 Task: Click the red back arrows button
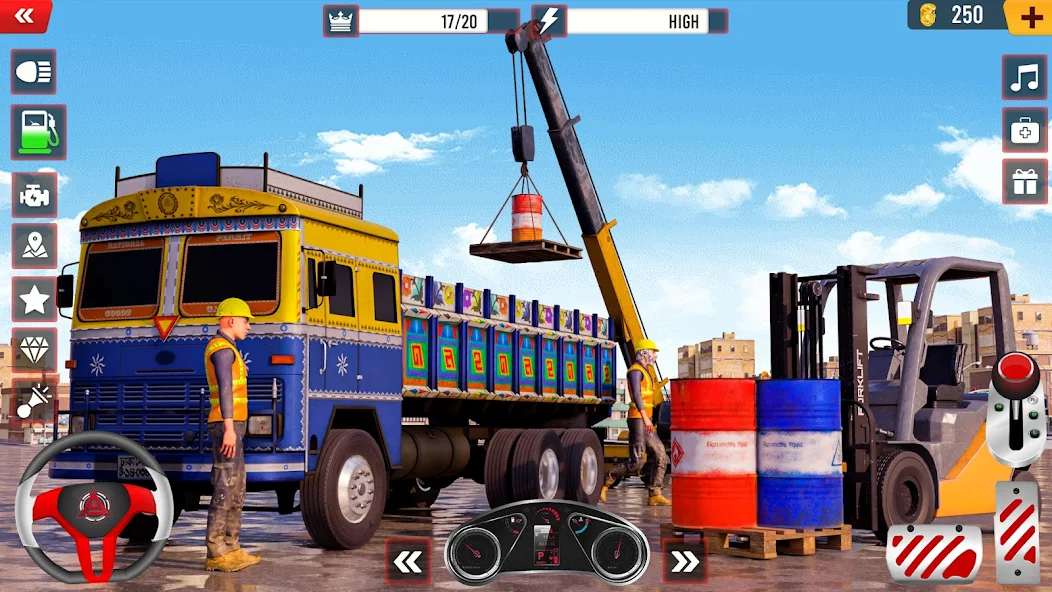(25, 15)
